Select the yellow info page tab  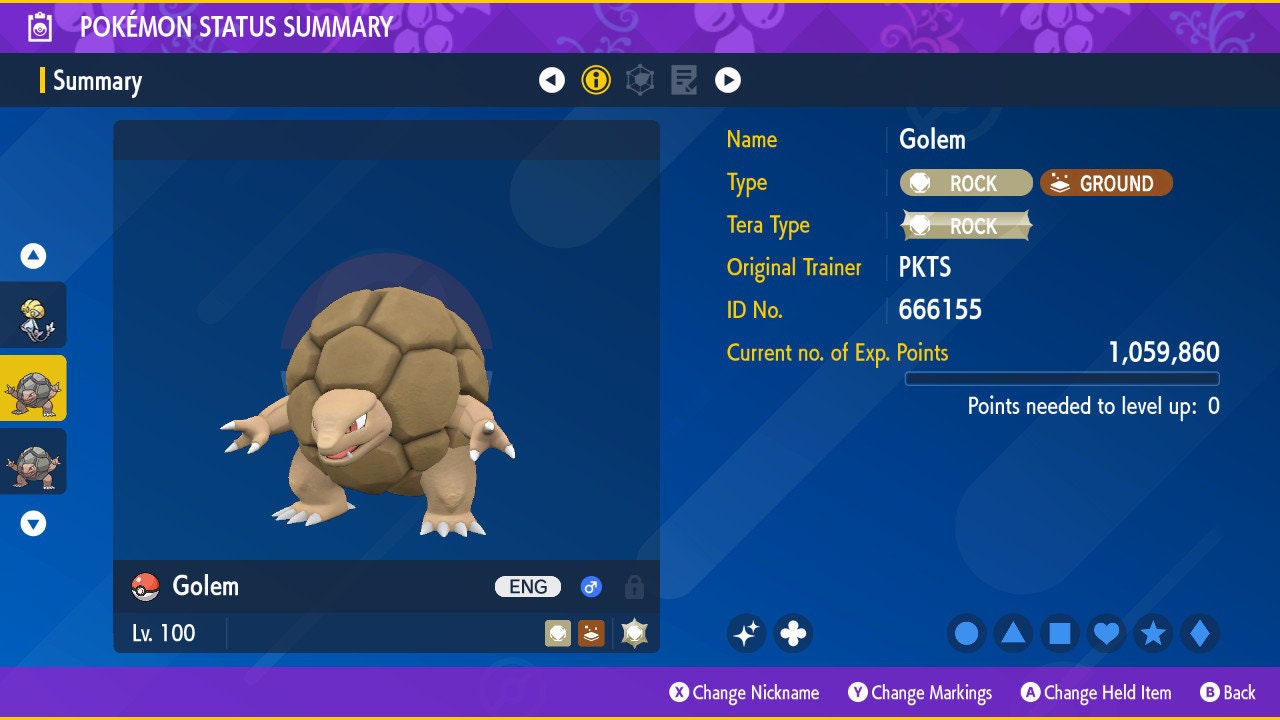click(x=596, y=80)
